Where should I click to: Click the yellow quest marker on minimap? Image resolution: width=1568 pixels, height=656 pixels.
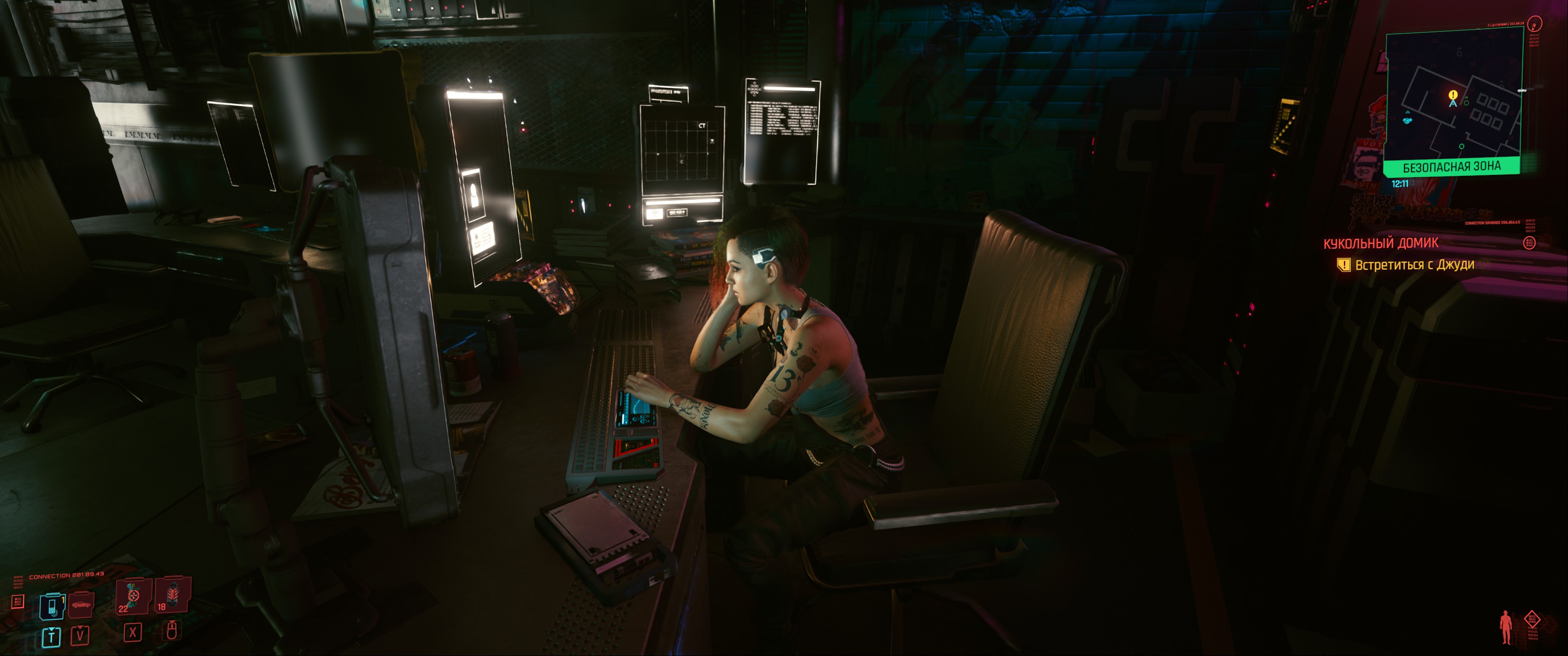coord(1453,95)
